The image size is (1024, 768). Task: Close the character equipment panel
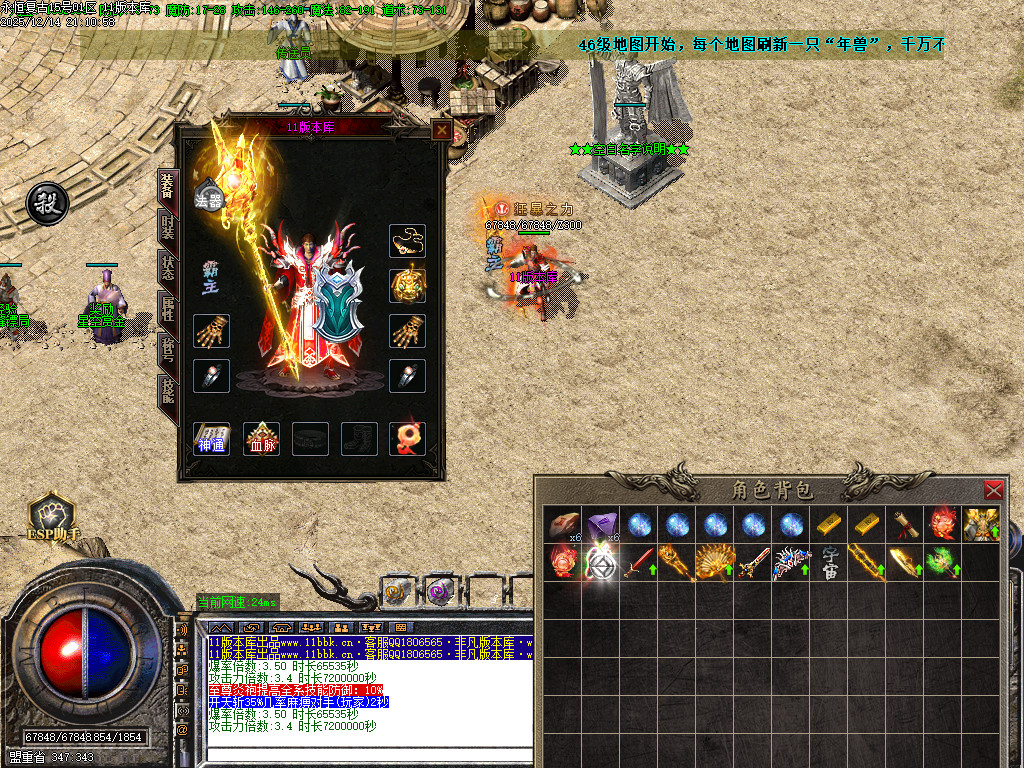point(441,130)
